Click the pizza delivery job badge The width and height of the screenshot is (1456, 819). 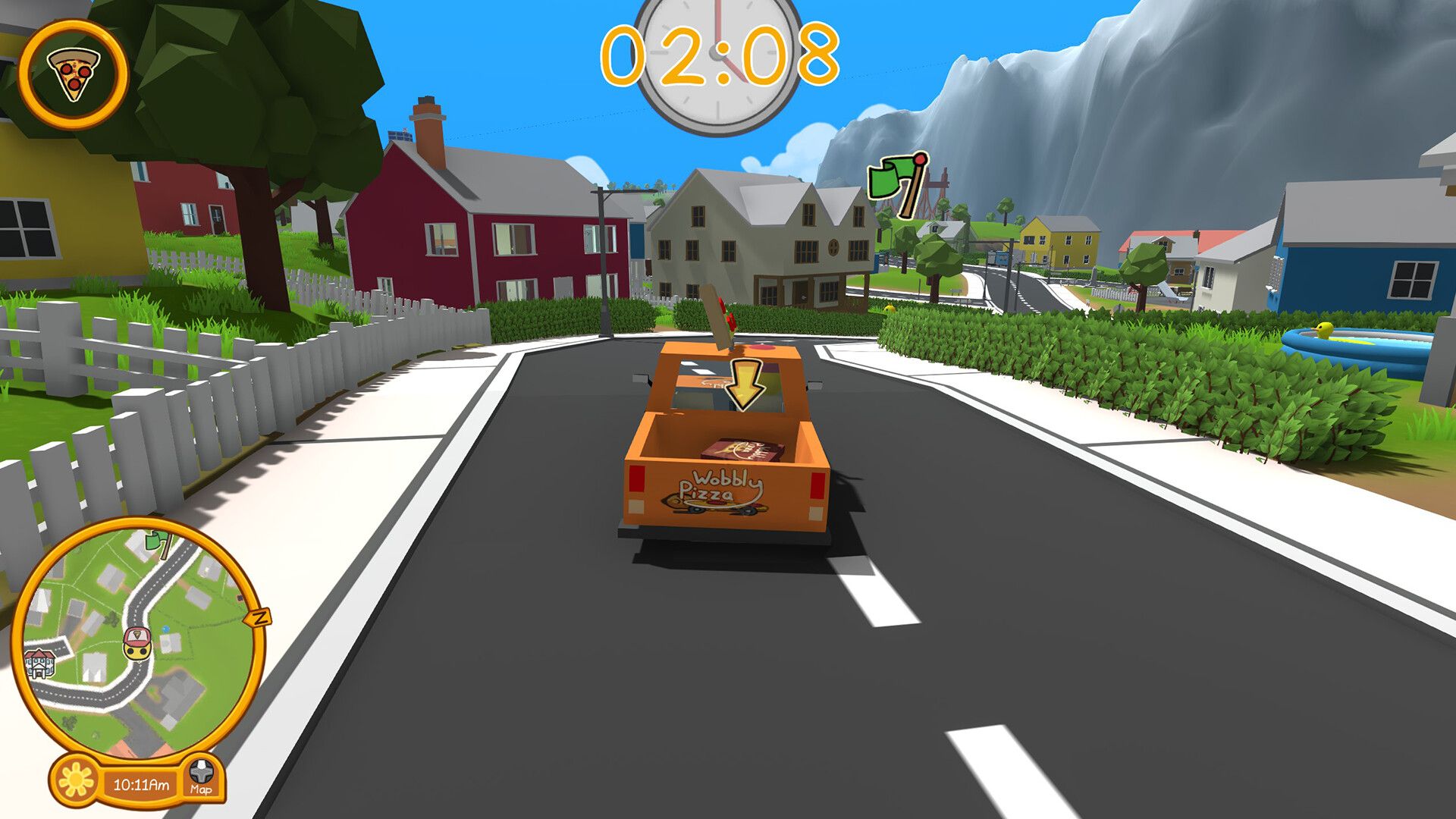tap(74, 73)
